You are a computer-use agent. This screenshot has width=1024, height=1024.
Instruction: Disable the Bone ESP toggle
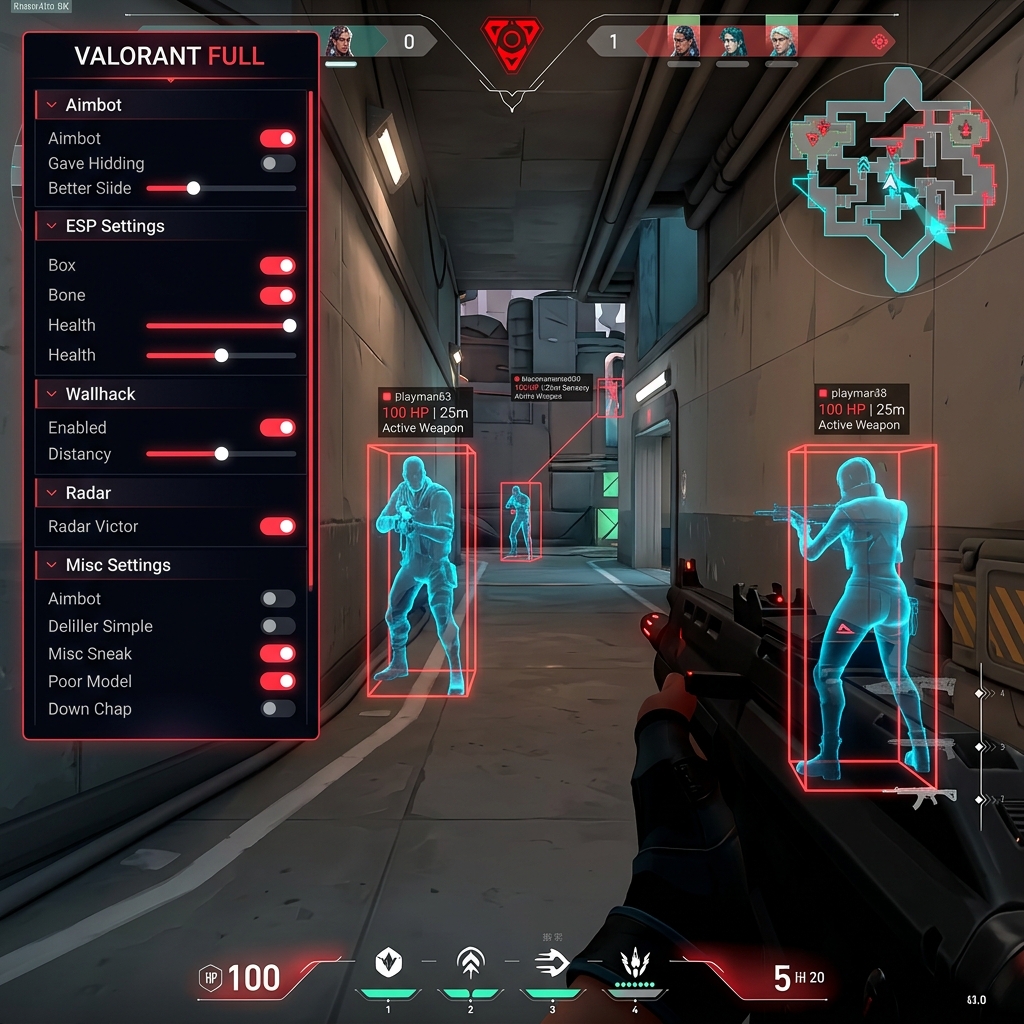point(277,295)
